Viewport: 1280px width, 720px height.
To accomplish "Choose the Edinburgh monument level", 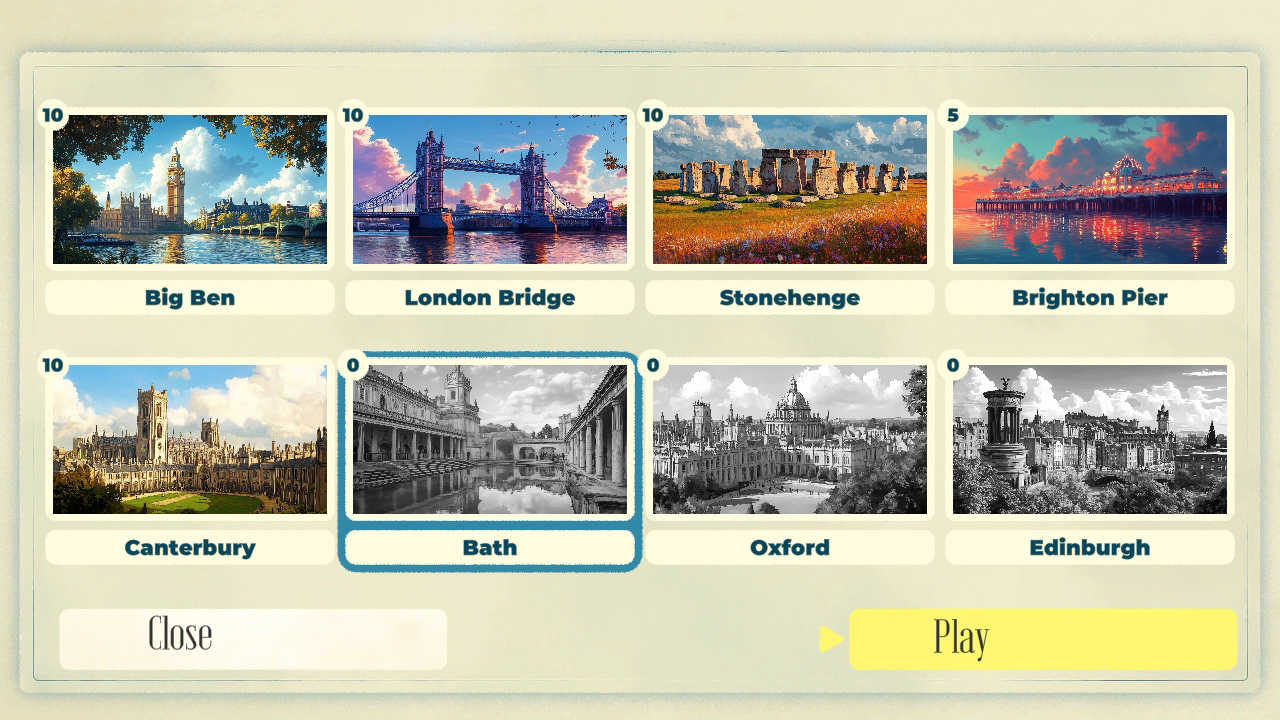I will click(1089, 440).
